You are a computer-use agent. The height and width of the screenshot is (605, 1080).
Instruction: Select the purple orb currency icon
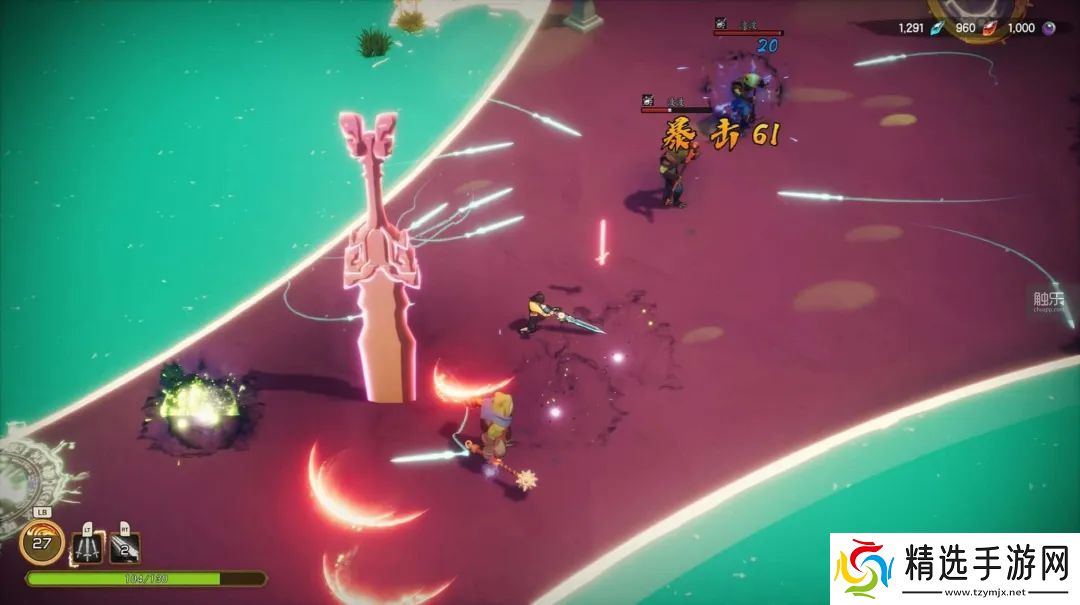1049,28
